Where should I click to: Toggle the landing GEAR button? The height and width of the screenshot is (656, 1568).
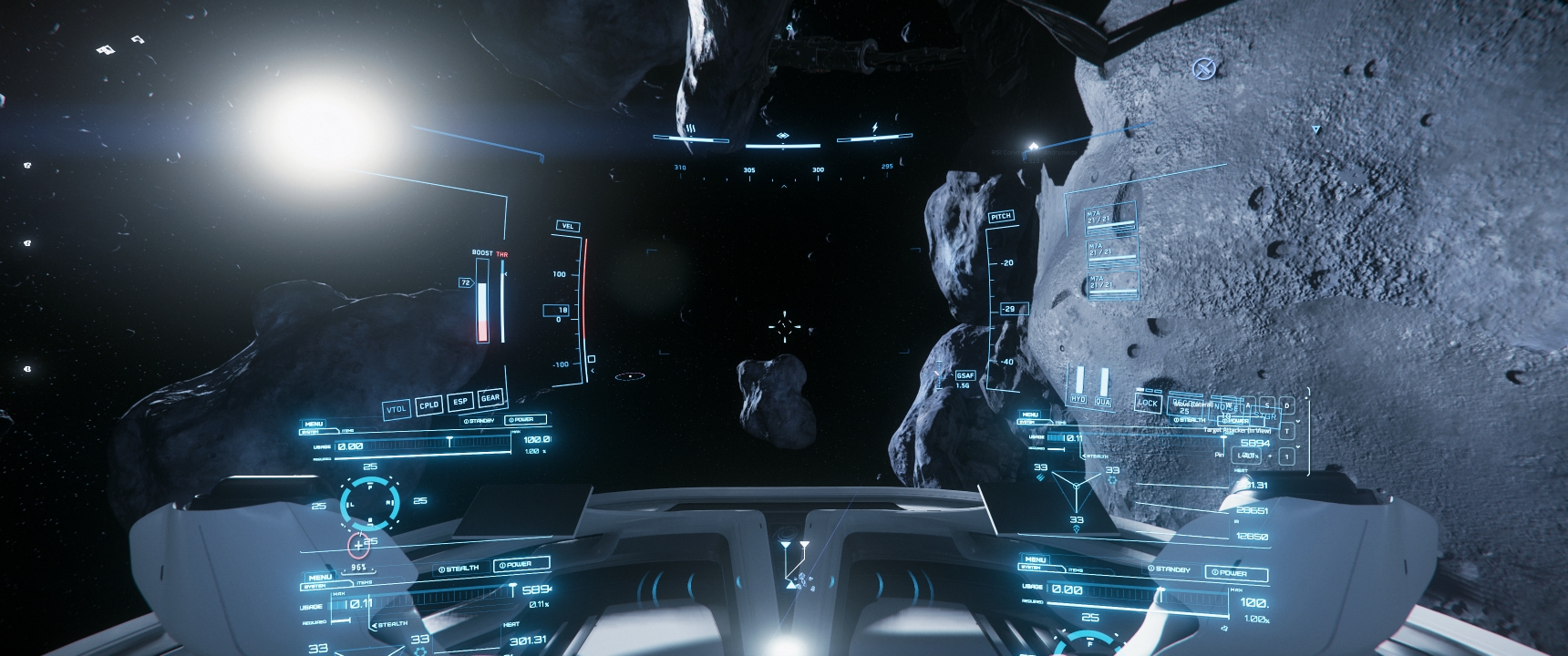coord(490,398)
